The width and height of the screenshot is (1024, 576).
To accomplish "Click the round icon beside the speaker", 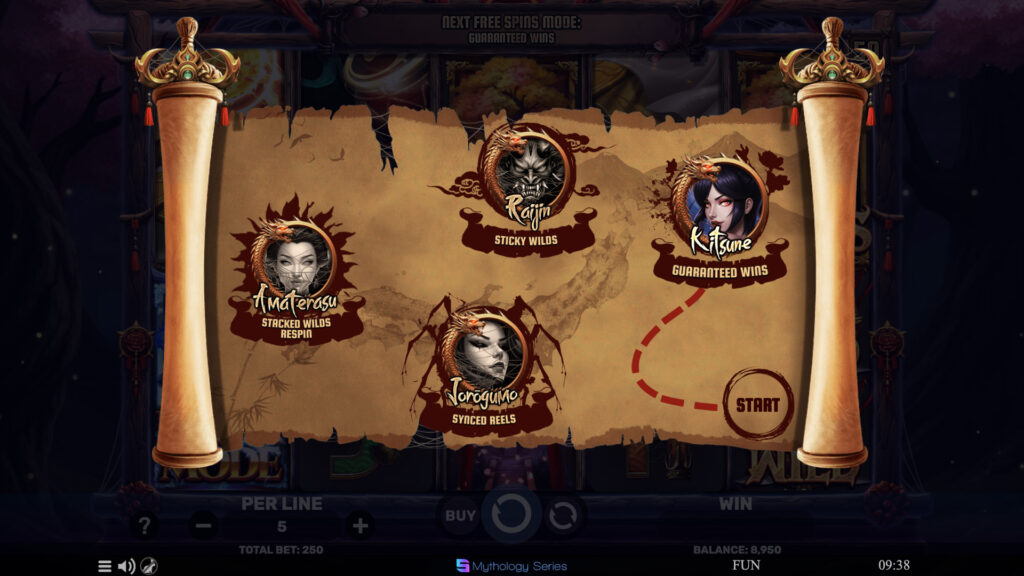I will click(148, 566).
